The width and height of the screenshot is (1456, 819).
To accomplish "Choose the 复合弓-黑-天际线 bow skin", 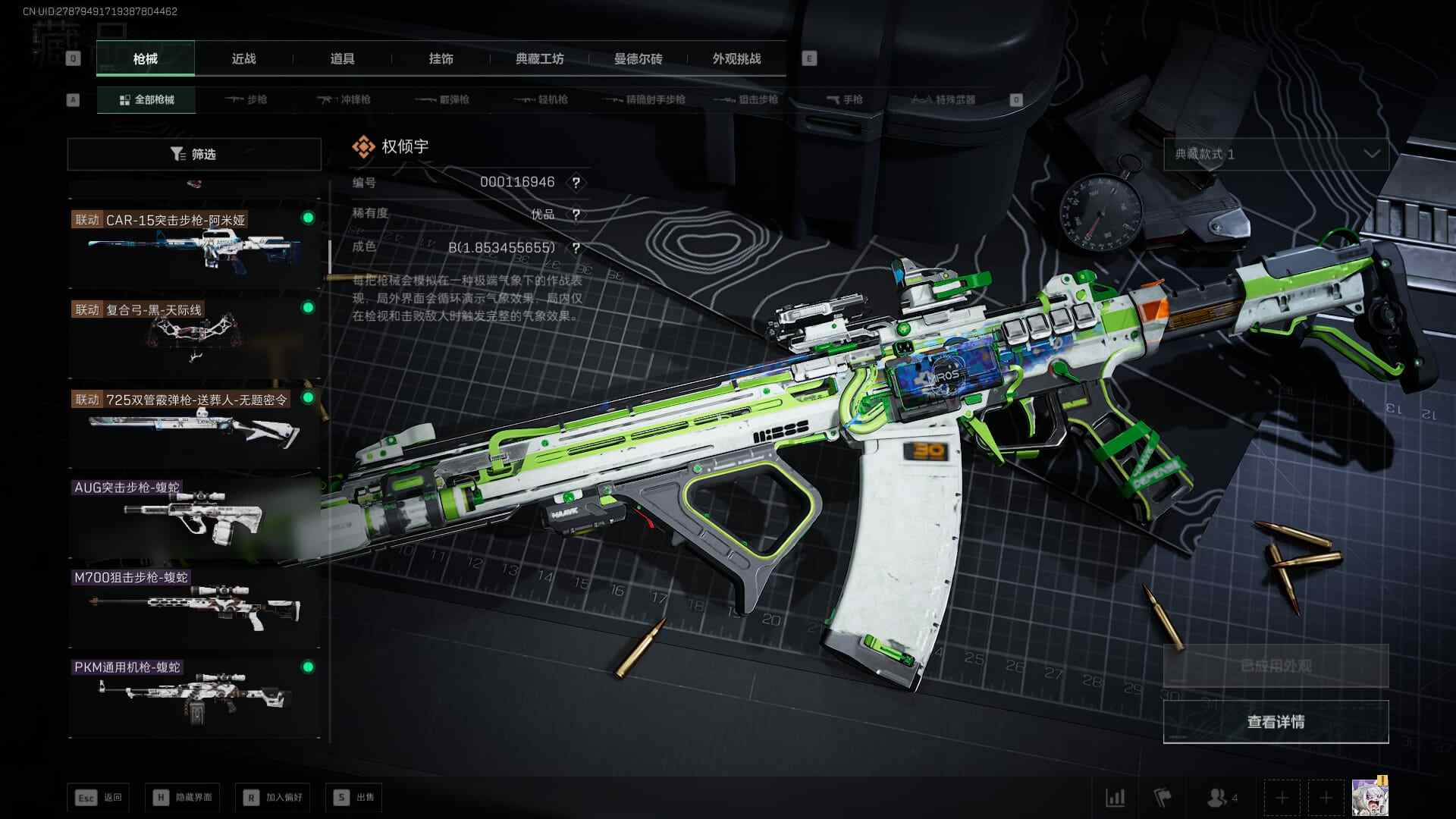I will [194, 334].
